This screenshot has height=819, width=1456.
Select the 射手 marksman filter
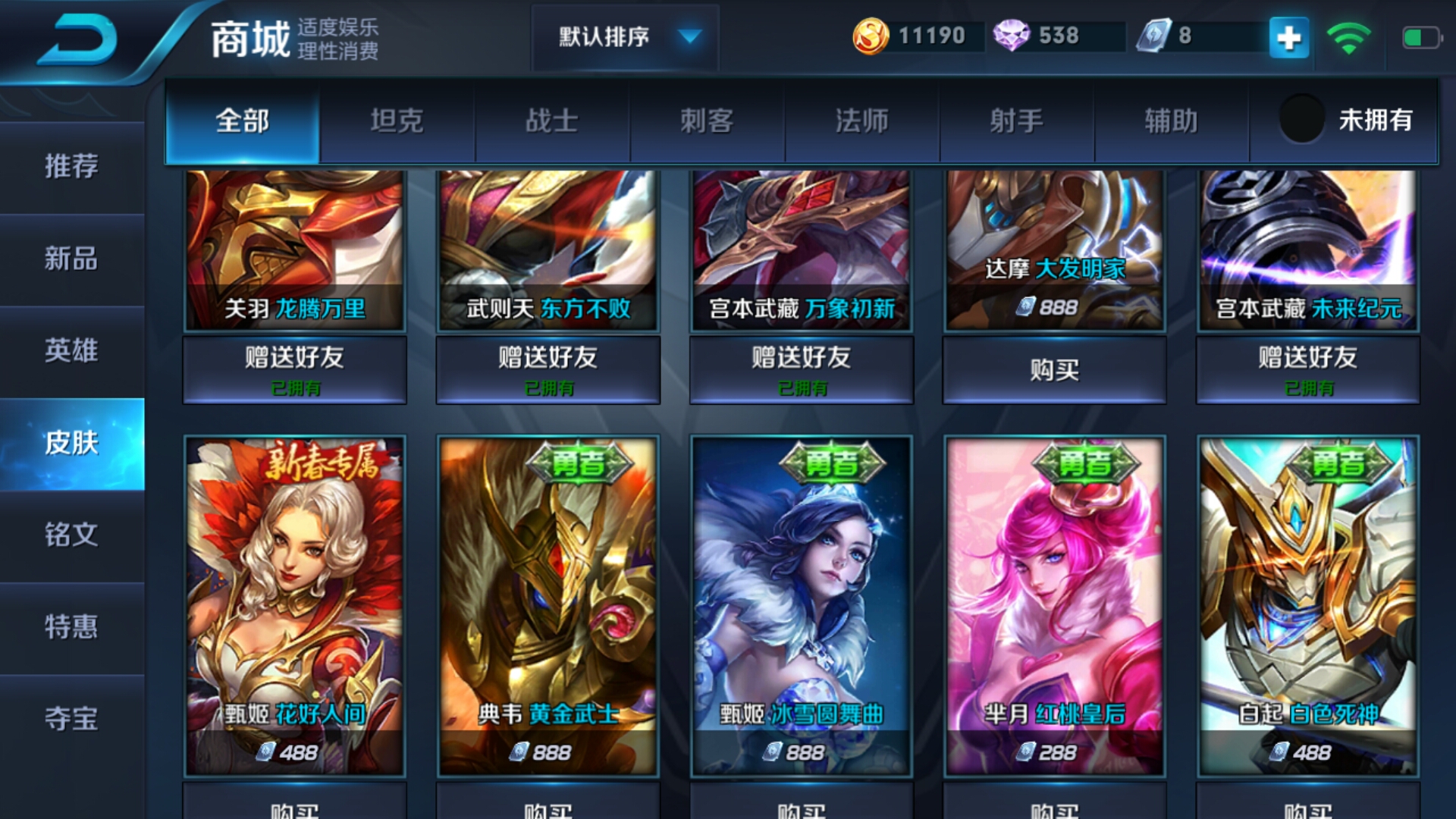(x=1016, y=121)
